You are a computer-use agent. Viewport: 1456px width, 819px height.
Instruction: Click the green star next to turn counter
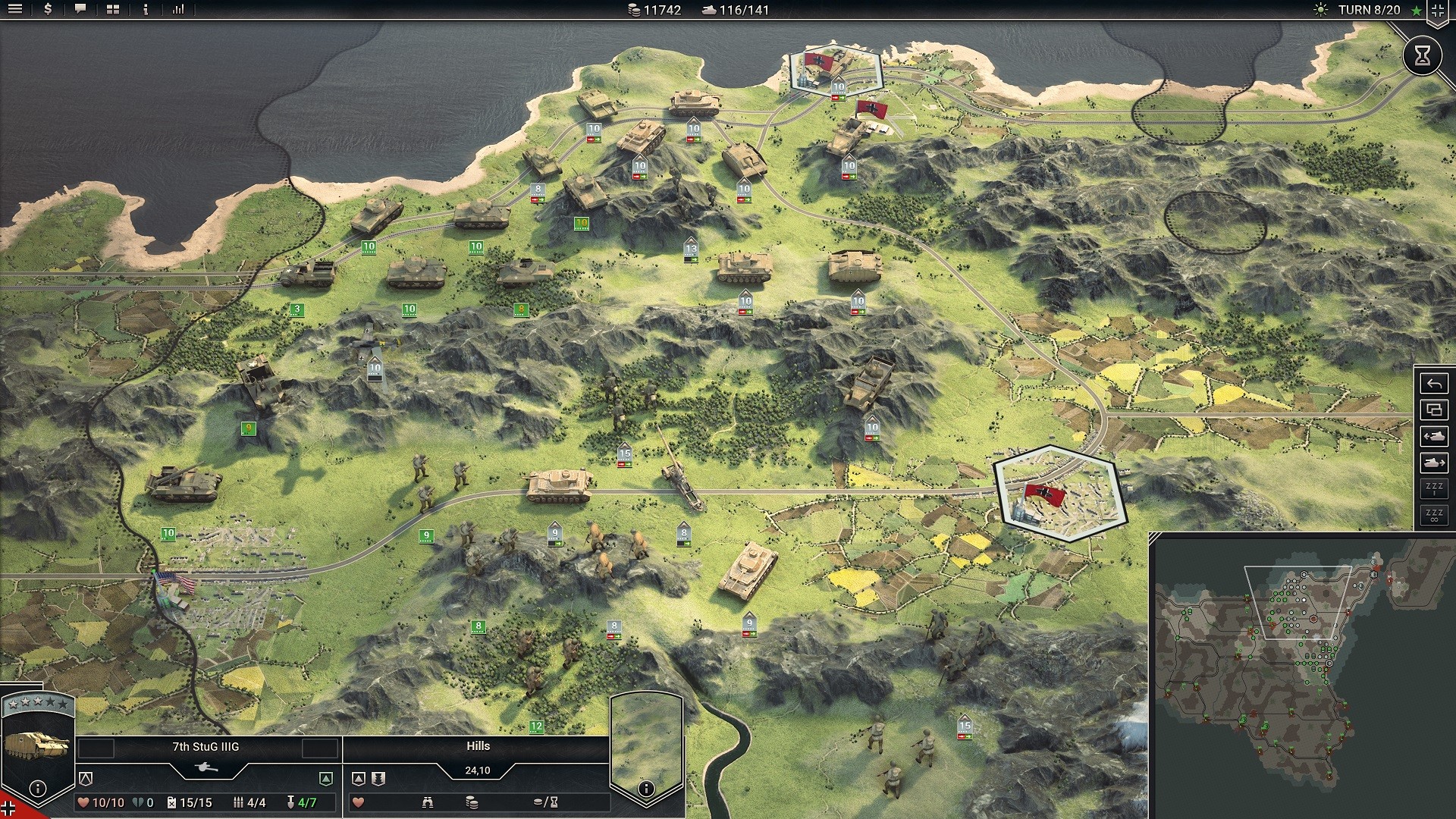[x=1414, y=10]
